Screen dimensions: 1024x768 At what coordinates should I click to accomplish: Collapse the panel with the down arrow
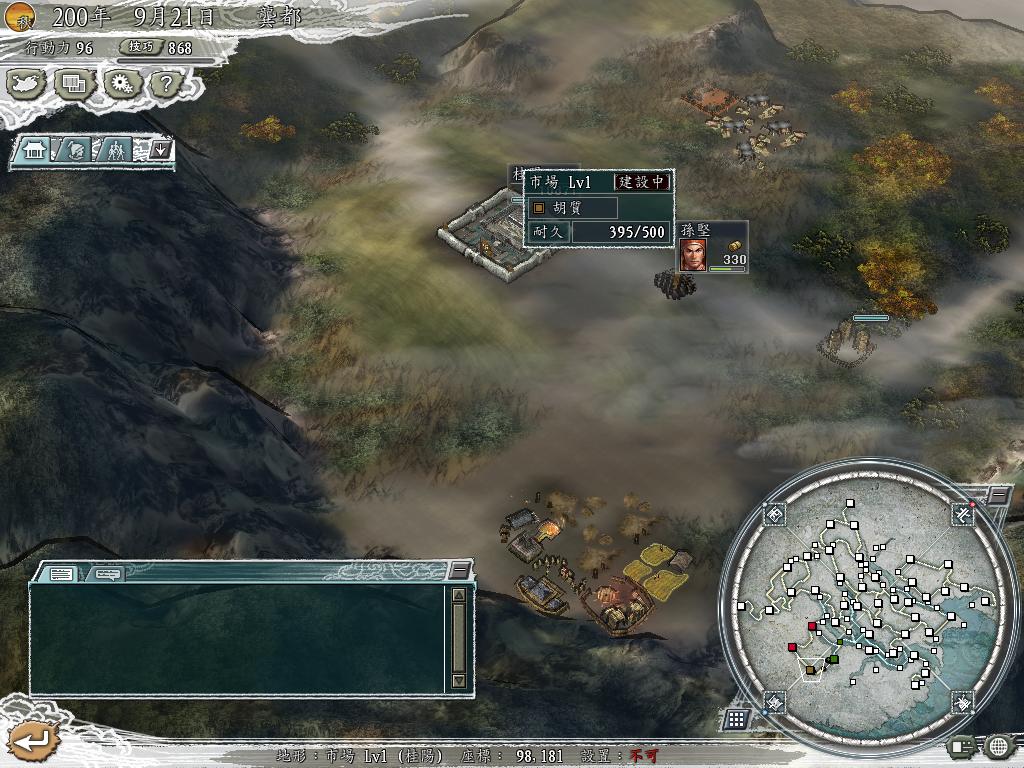(x=160, y=151)
